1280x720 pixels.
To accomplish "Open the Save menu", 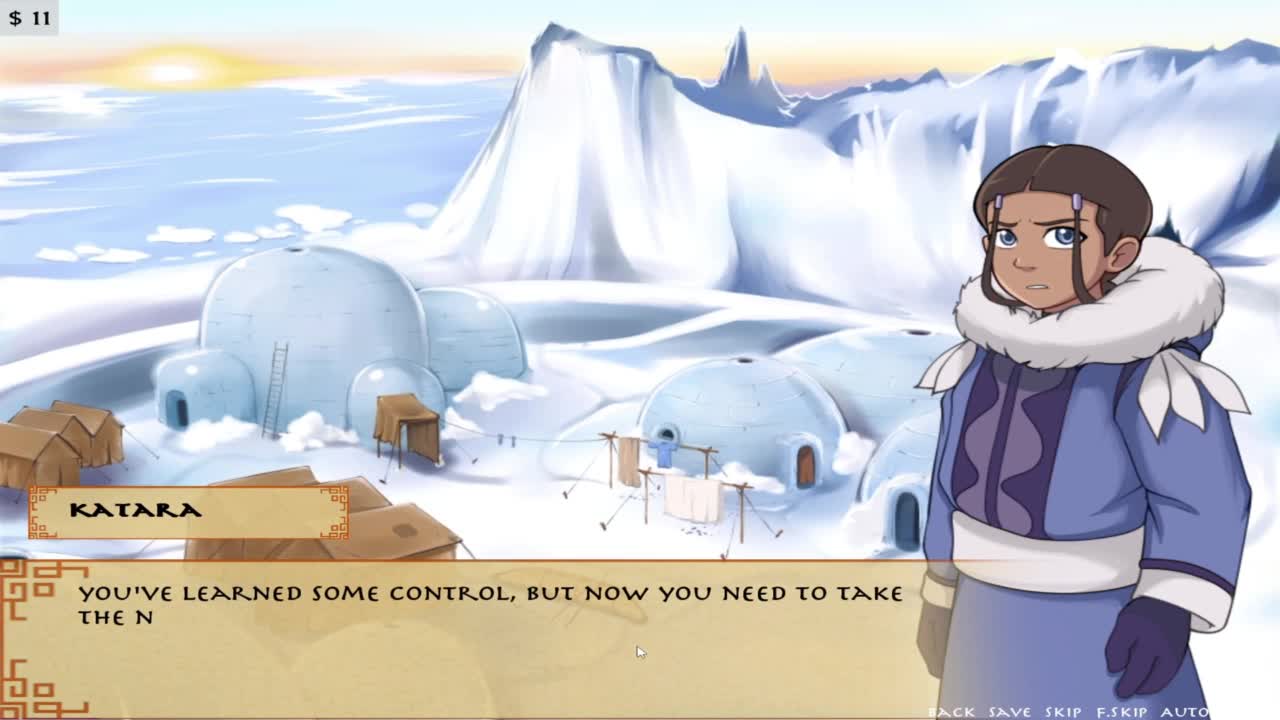I will (1009, 712).
